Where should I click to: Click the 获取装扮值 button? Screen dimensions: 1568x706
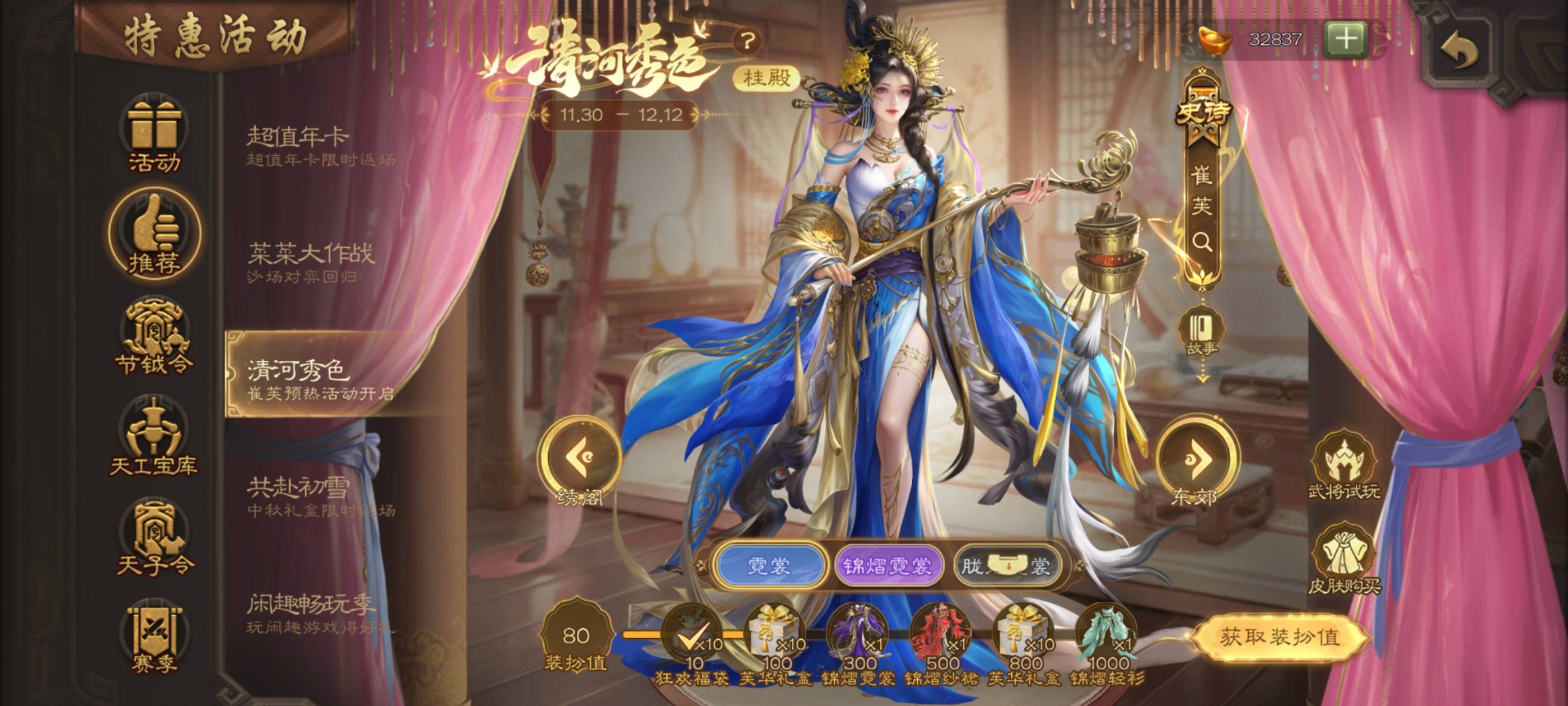pyautogui.click(x=1280, y=637)
